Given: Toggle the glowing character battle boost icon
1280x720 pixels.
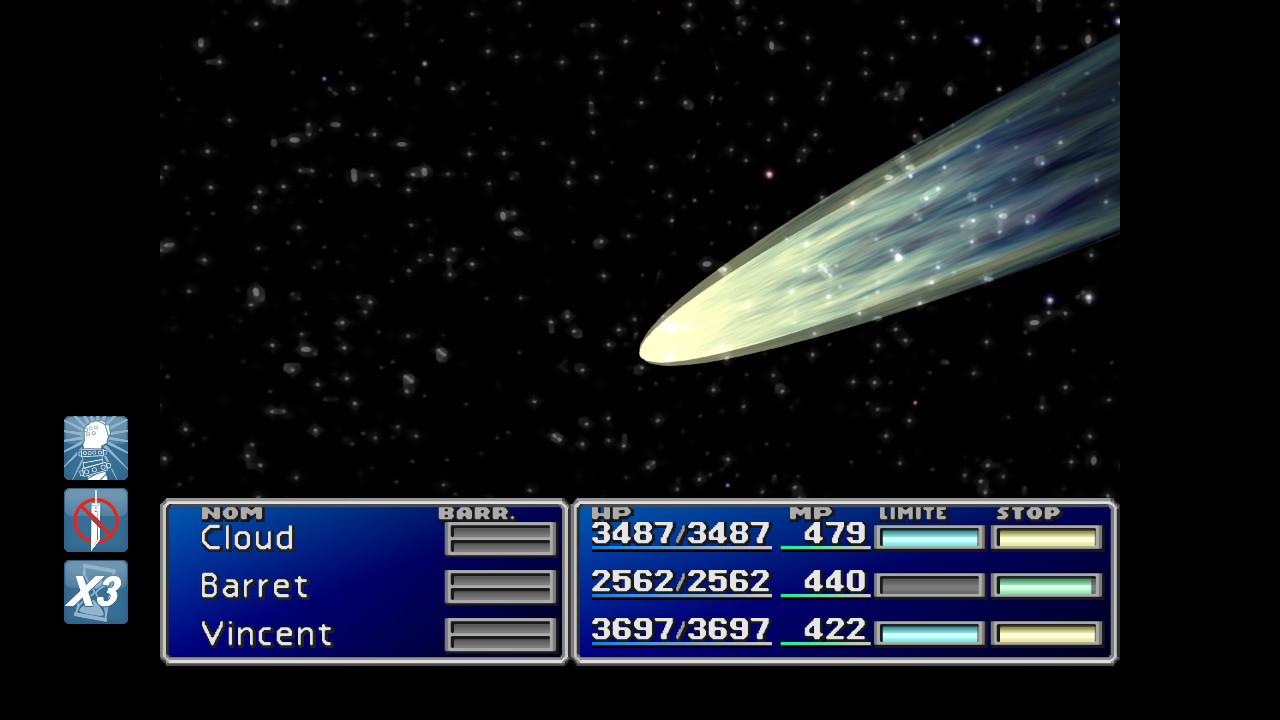Looking at the screenshot, I should [96, 448].
